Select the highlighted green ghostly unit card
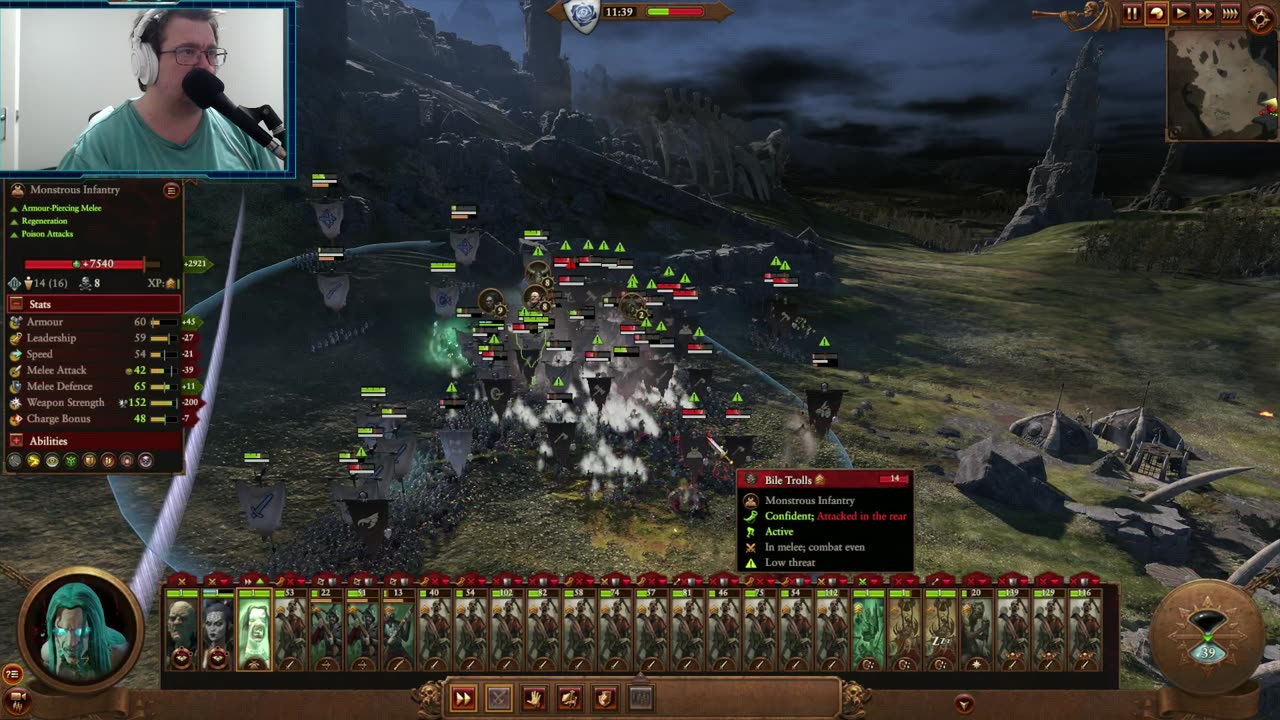This screenshot has height=720, width=1280. (x=254, y=628)
